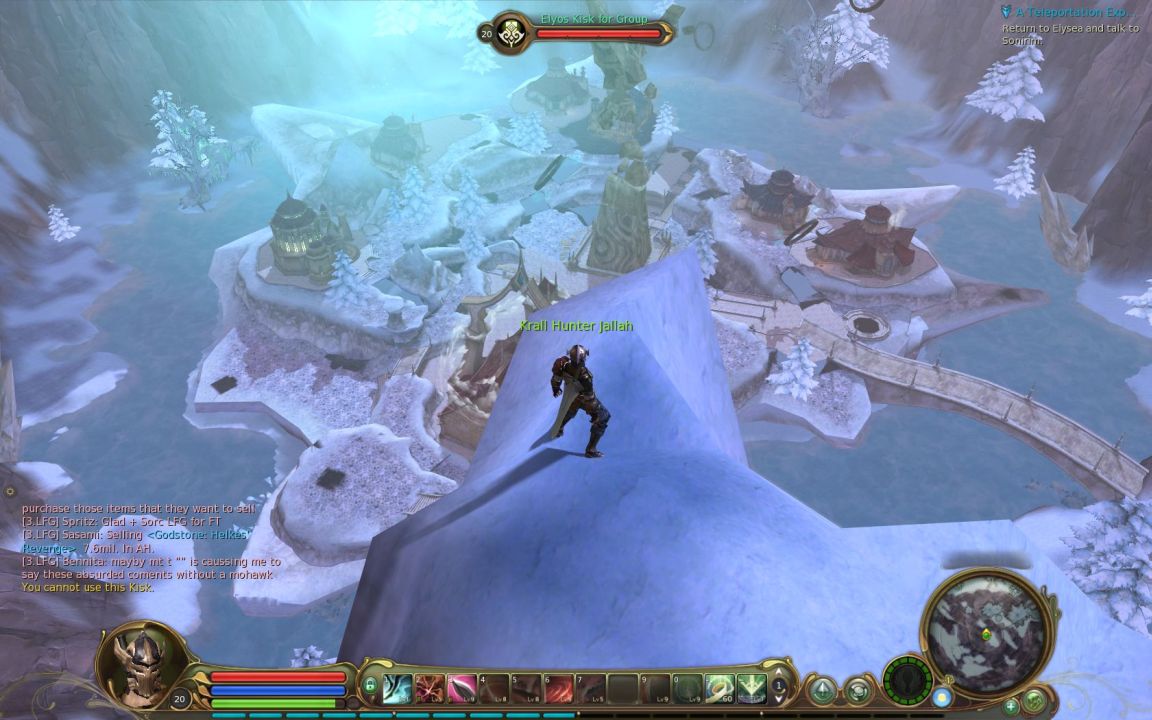Image resolution: width=1152 pixels, height=720 pixels.
Task: Click the green crystal round button
Action: click(x=822, y=690)
